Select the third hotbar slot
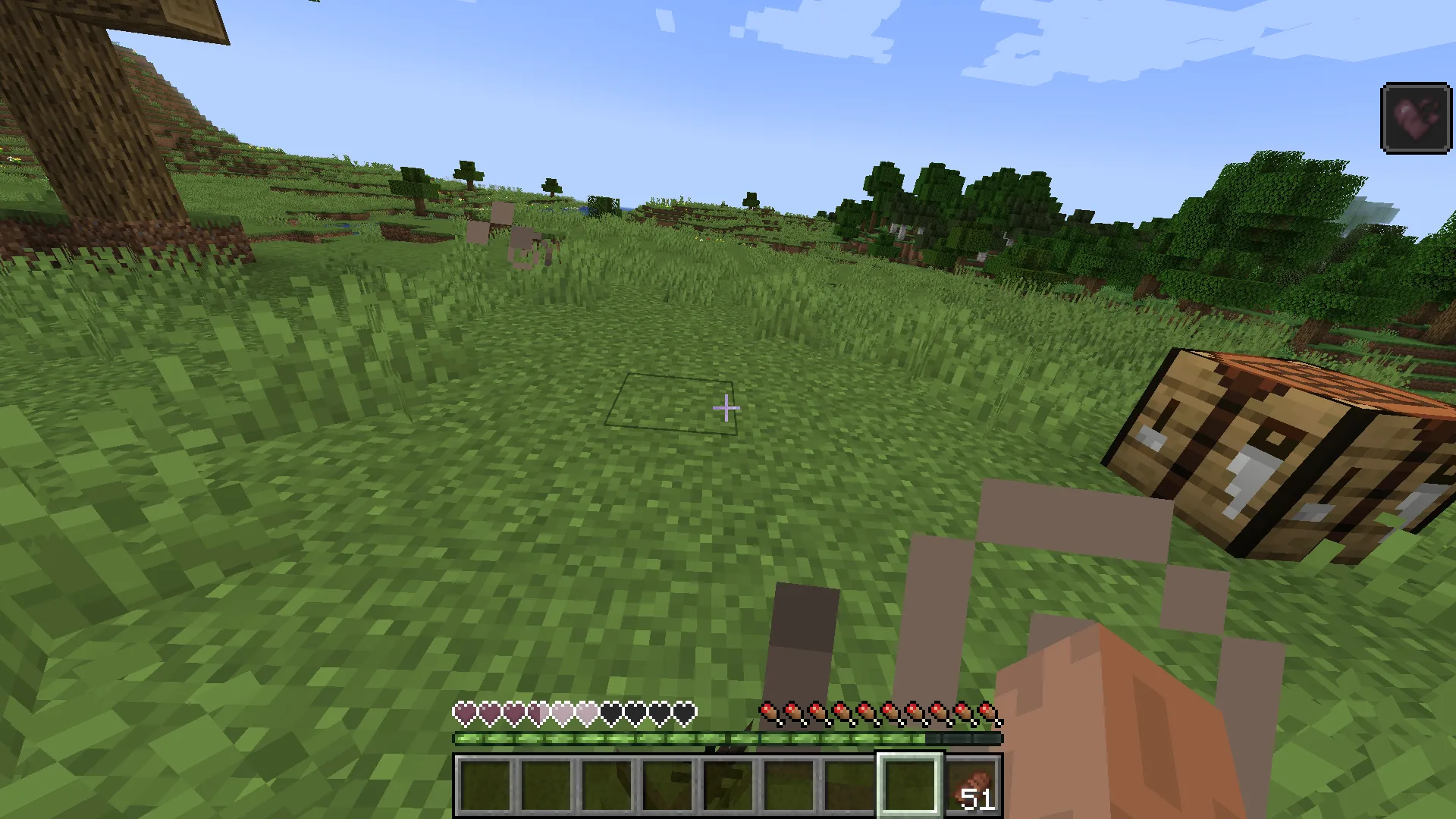The width and height of the screenshot is (1456, 819). tap(607, 785)
